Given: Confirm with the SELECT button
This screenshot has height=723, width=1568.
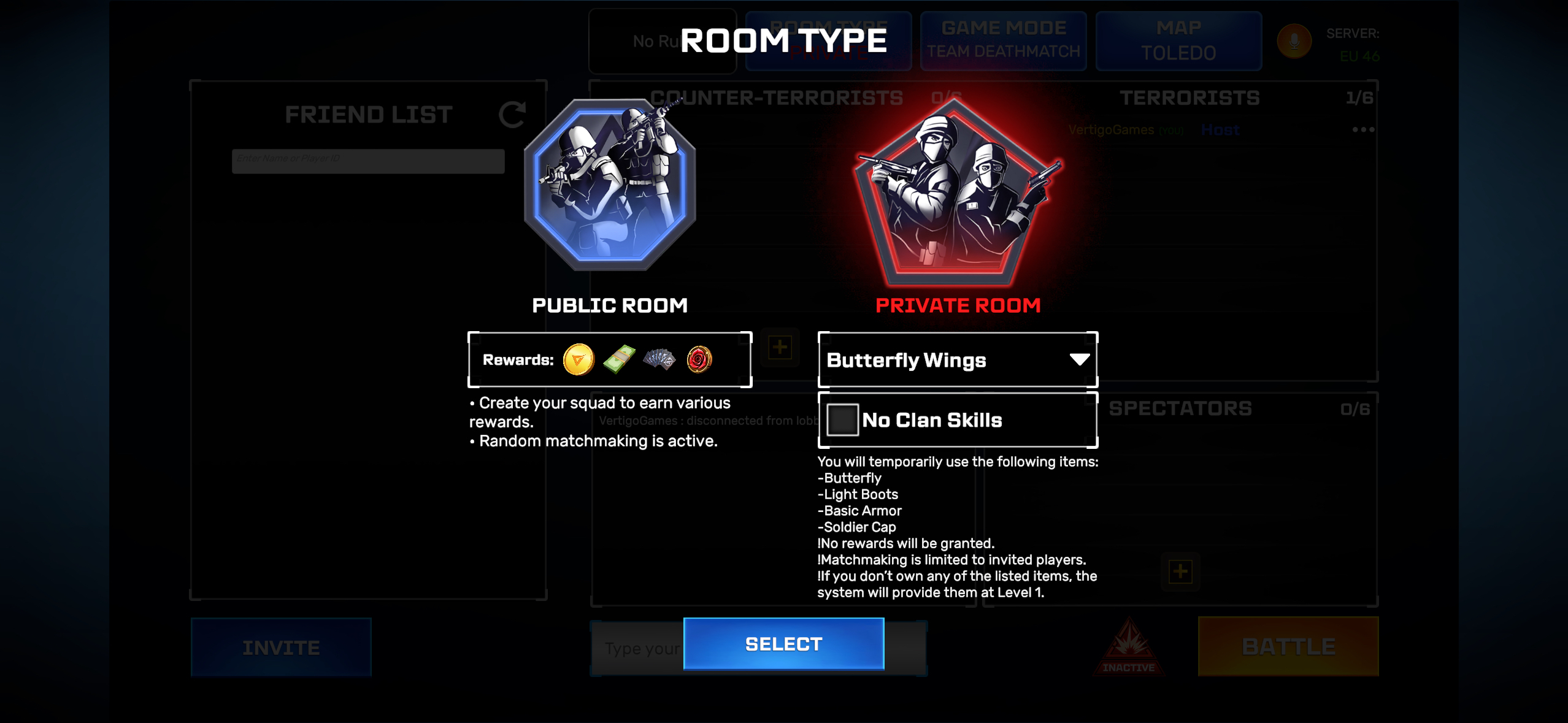Looking at the screenshot, I should 783,644.
